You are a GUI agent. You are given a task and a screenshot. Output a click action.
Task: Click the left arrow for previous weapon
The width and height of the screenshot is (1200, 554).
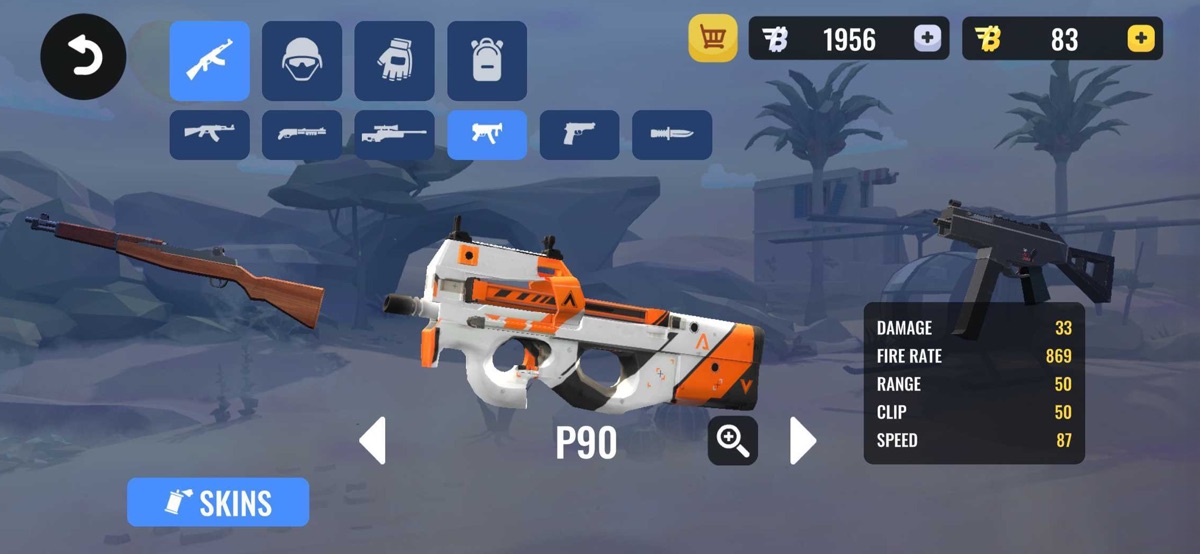372,441
